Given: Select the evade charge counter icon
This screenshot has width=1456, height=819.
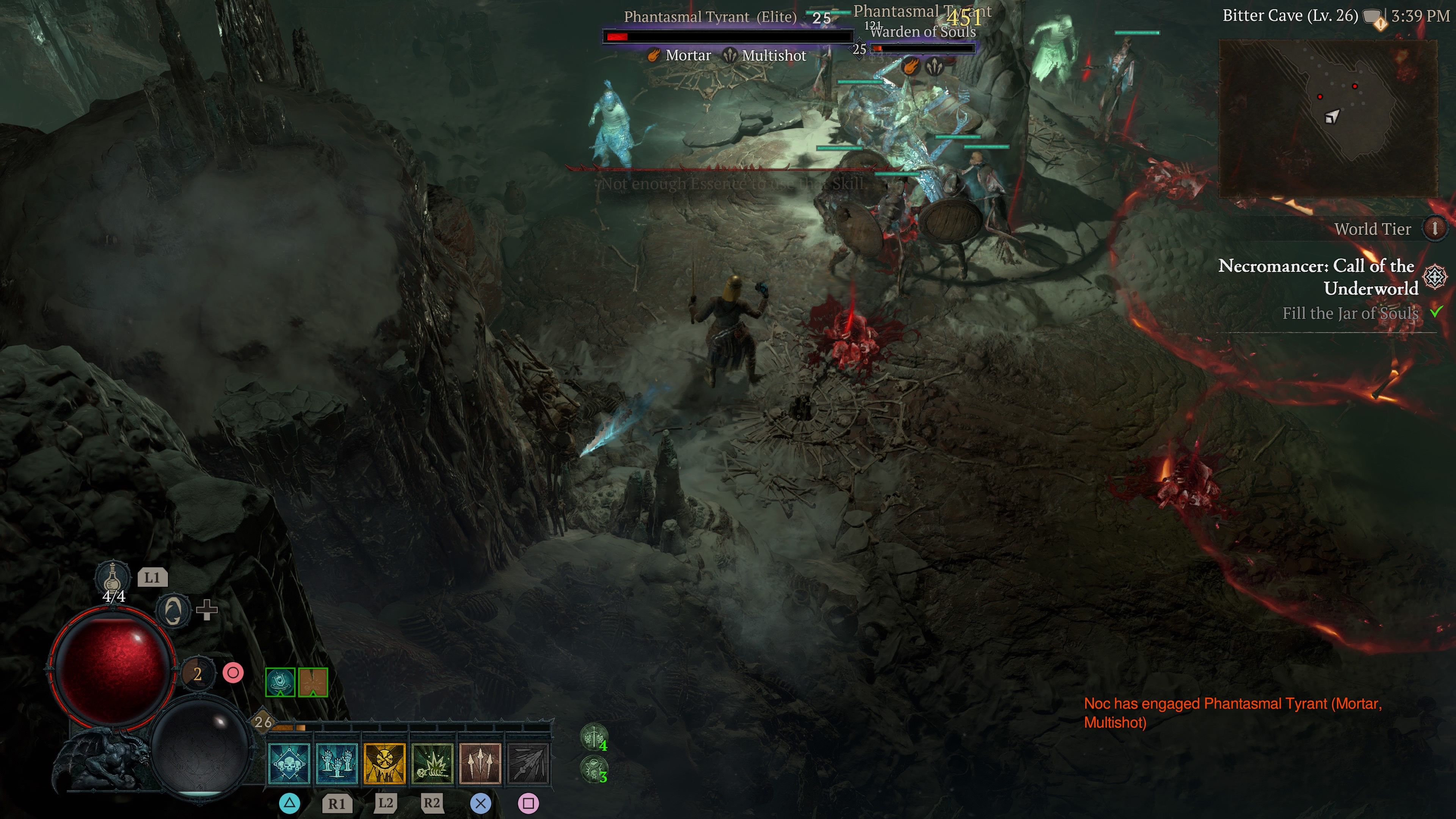Looking at the screenshot, I should click(197, 673).
